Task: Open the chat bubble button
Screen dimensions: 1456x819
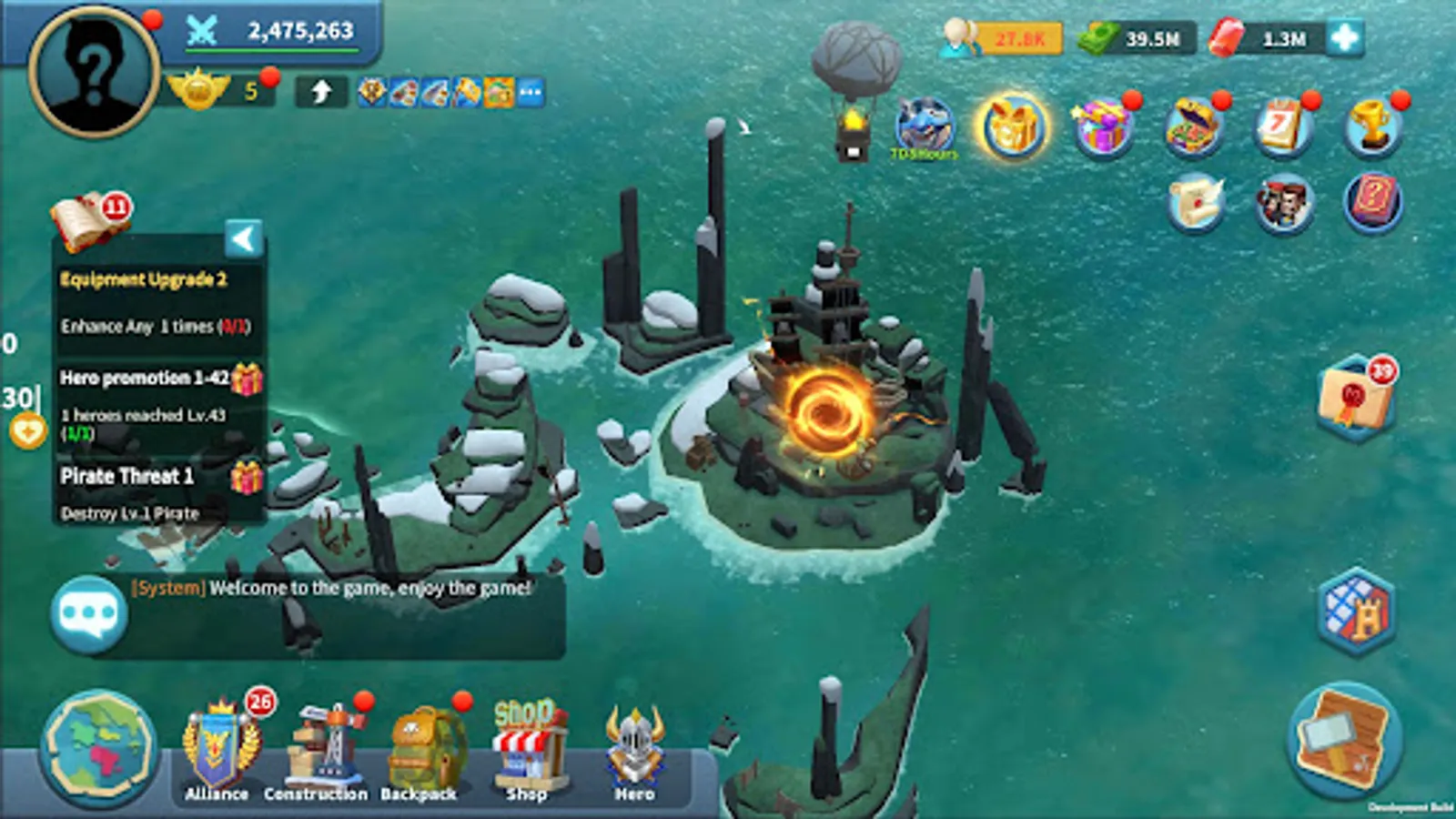Action: pos(88,615)
